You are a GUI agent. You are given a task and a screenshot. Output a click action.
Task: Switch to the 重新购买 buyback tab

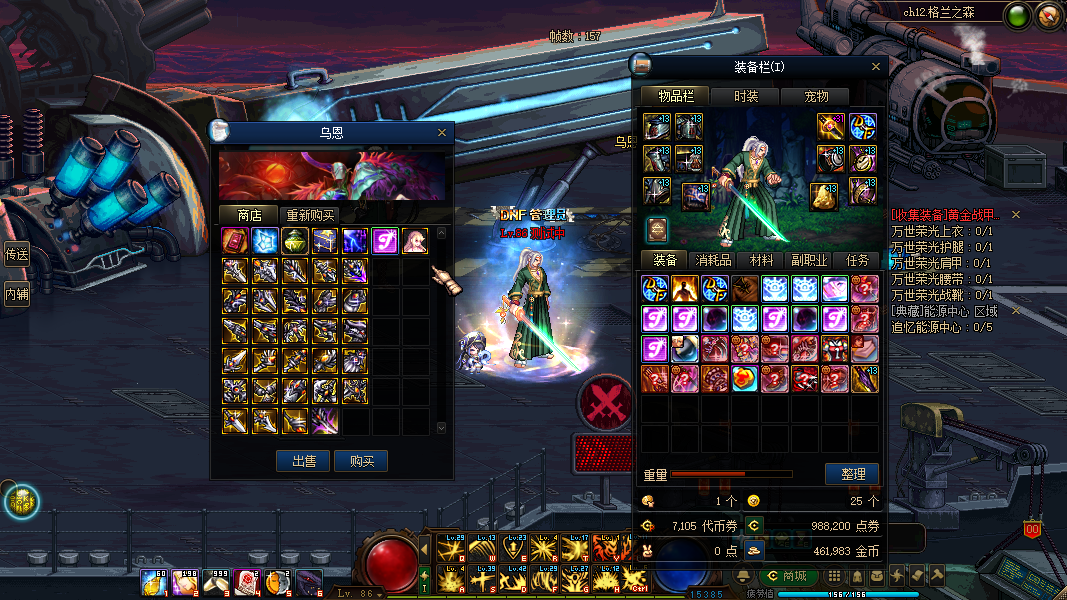310,215
